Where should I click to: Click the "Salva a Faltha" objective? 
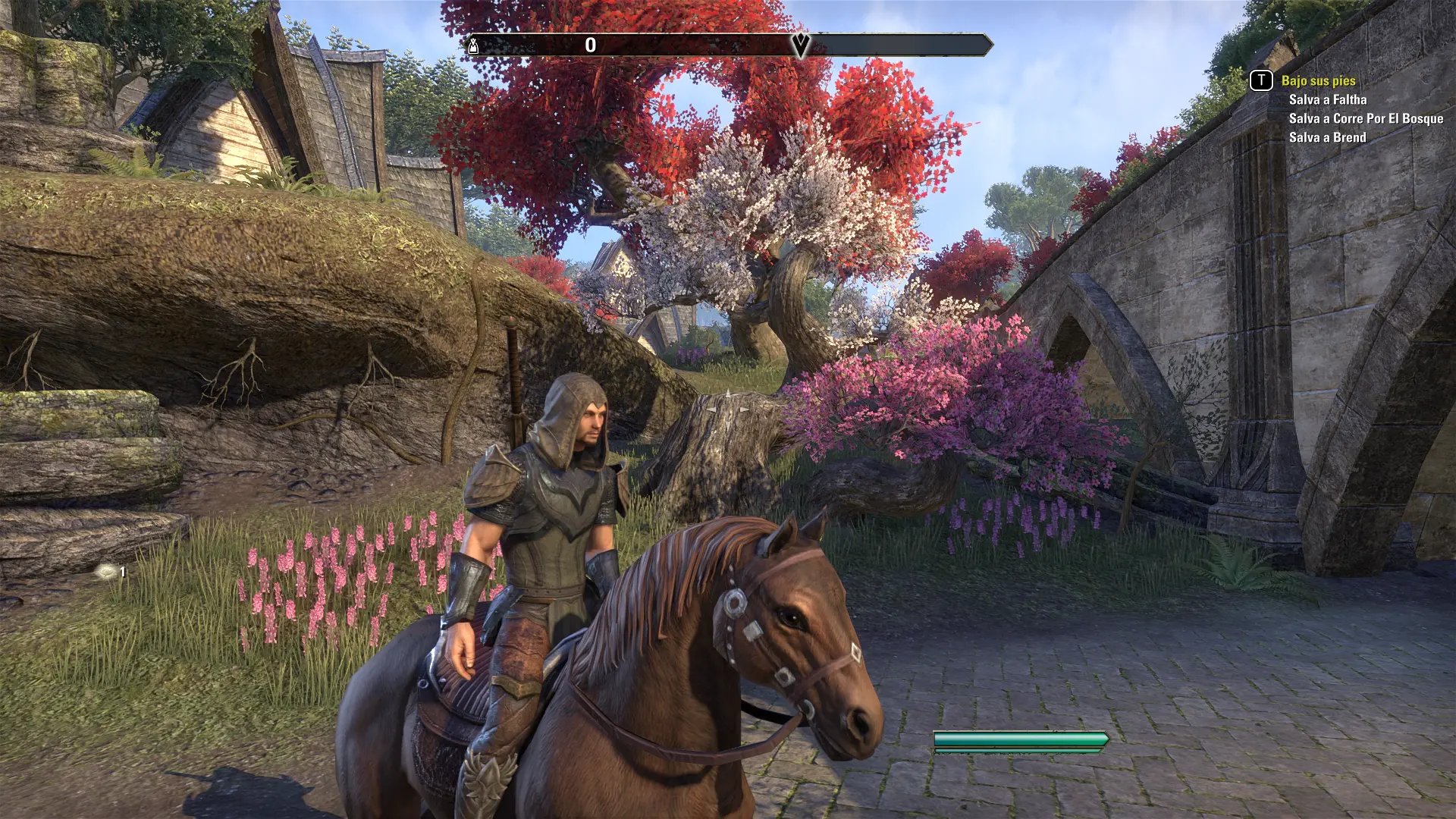tap(1327, 99)
